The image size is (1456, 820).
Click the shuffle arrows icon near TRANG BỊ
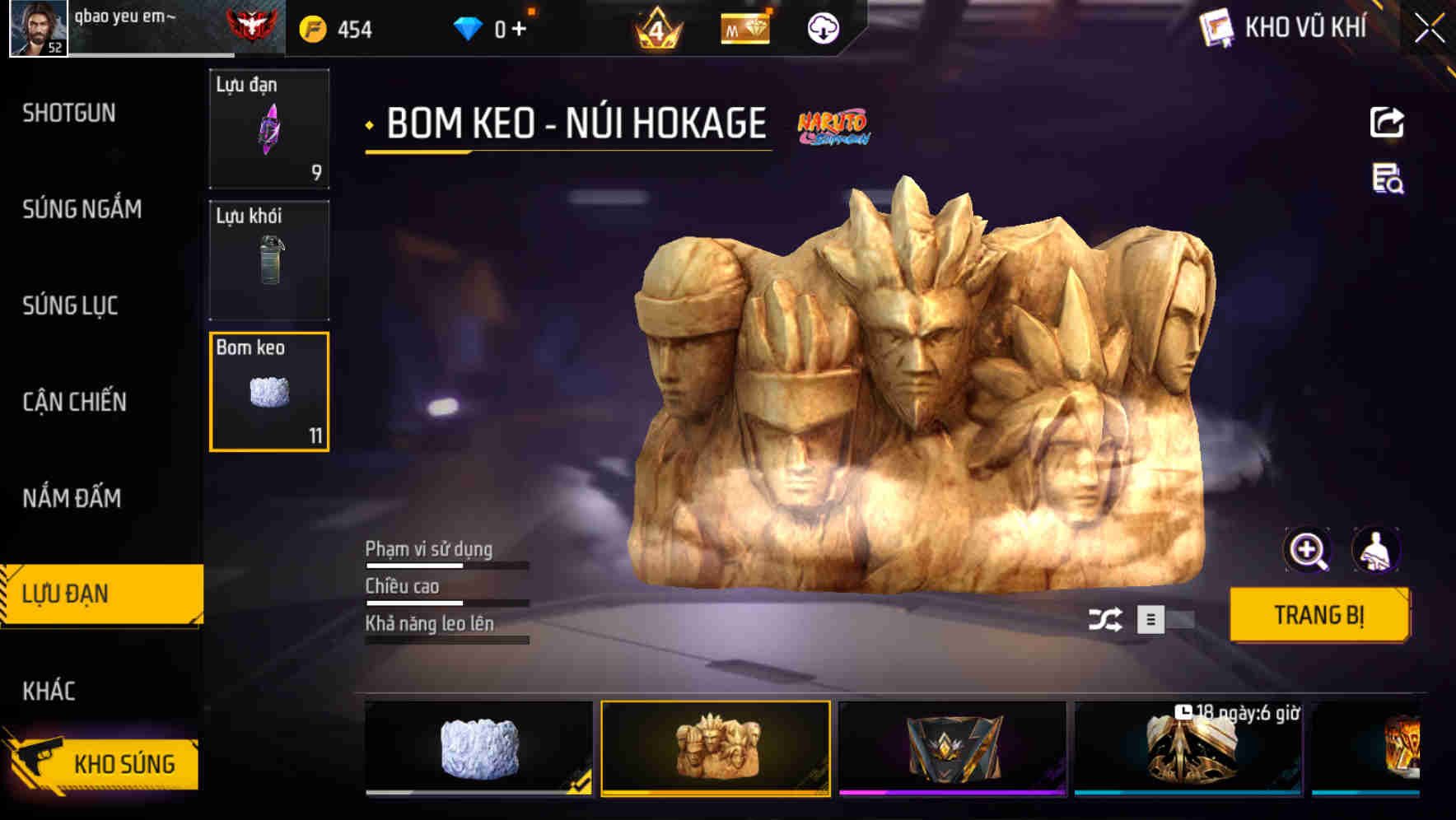click(x=1107, y=619)
